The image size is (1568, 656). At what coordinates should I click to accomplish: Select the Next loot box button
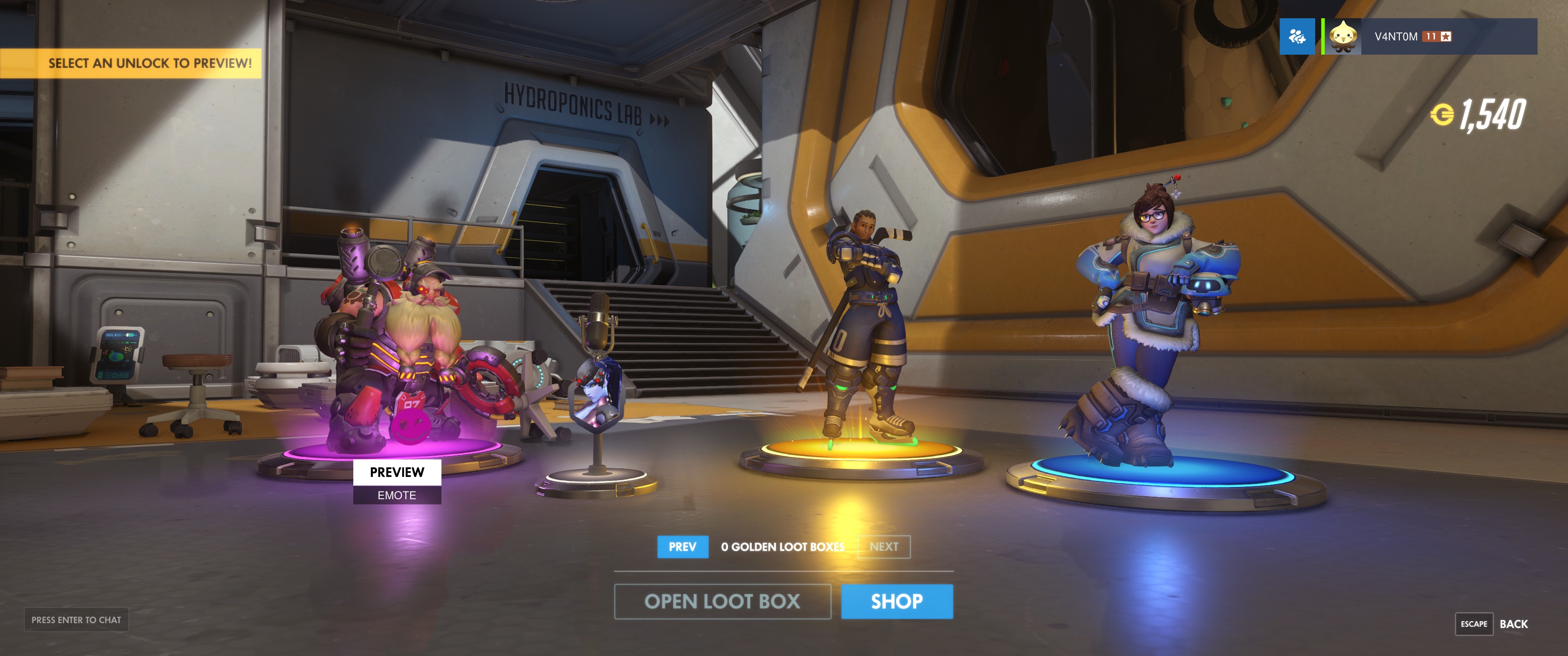coord(884,547)
